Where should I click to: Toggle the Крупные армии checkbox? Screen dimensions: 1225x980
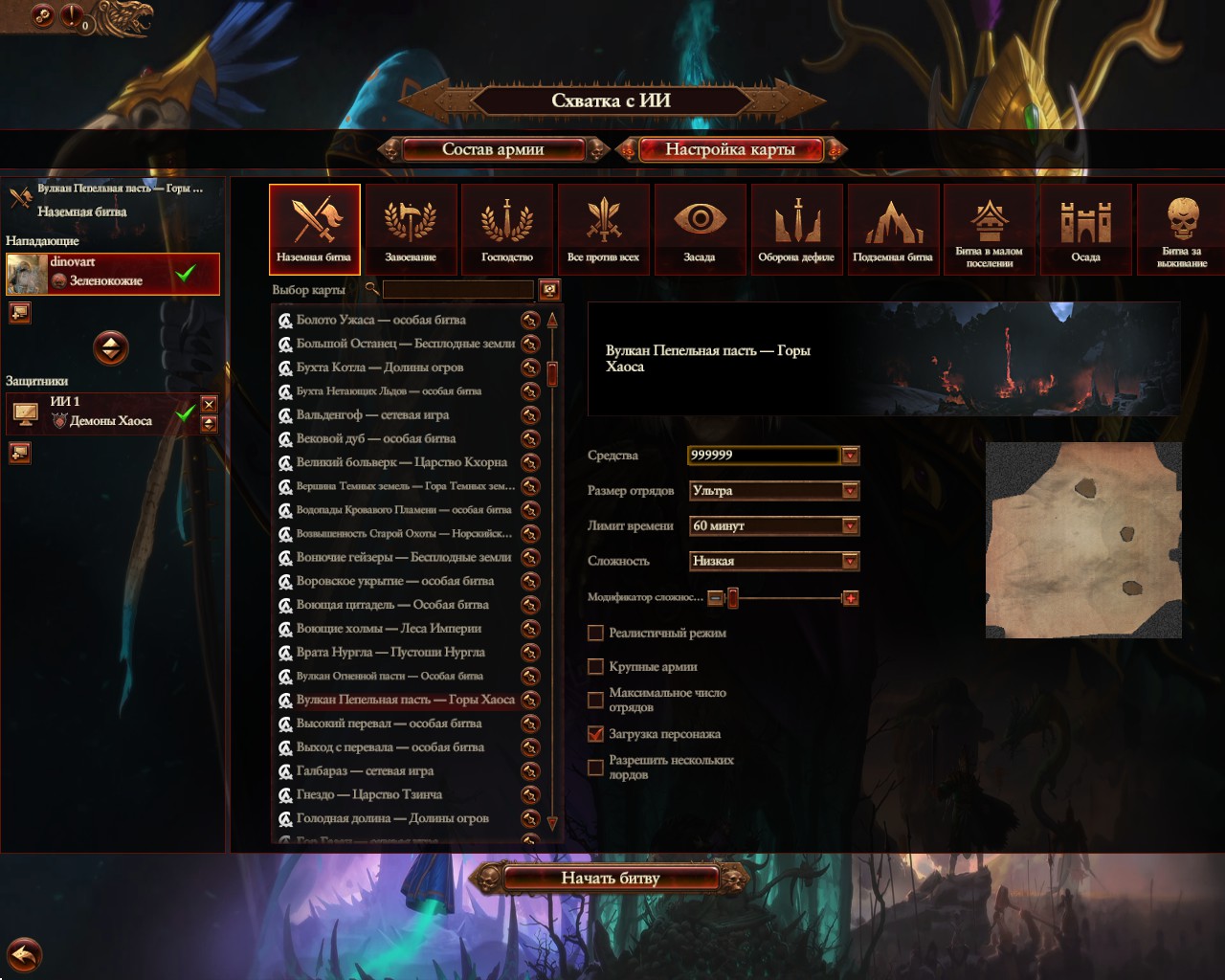pos(595,666)
